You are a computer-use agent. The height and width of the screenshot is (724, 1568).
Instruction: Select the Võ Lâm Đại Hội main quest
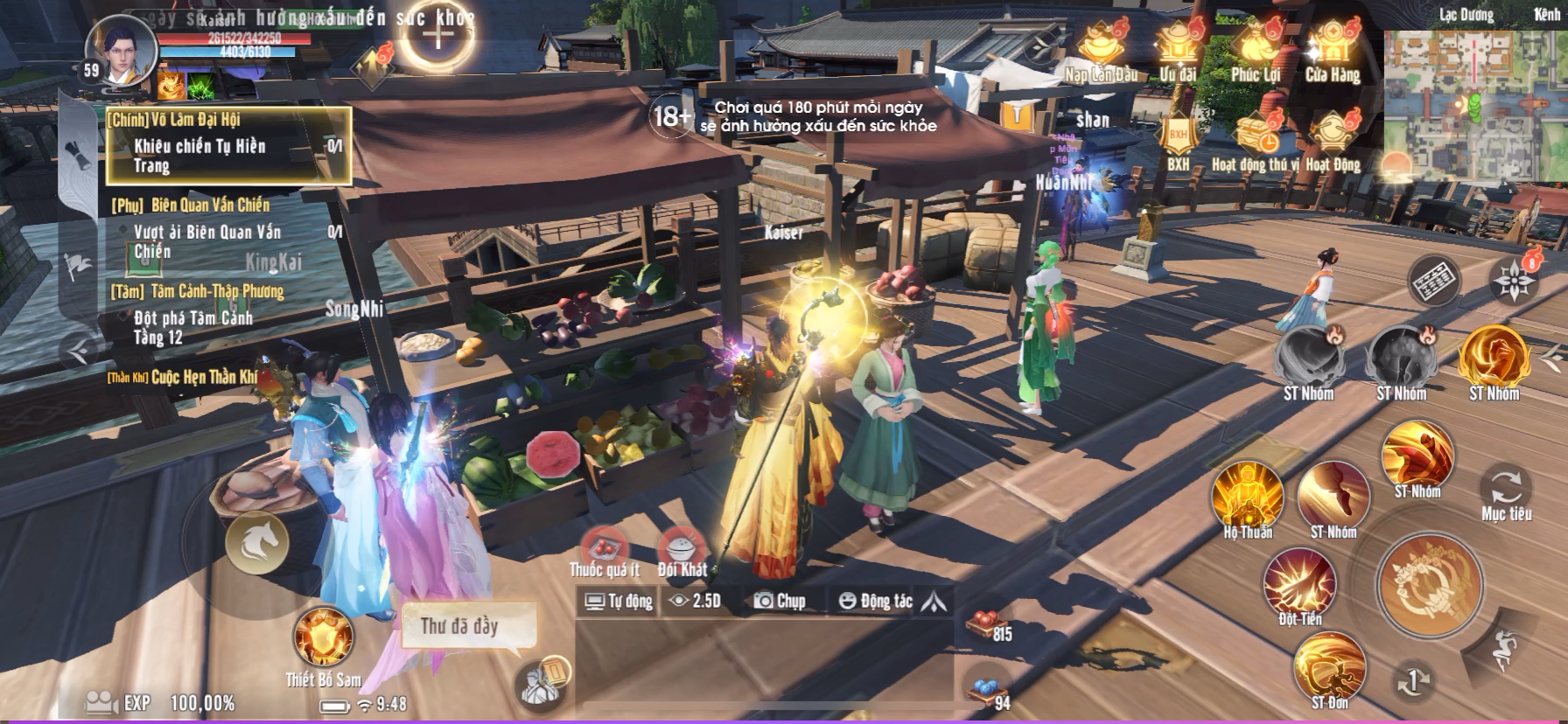[228, 146]
